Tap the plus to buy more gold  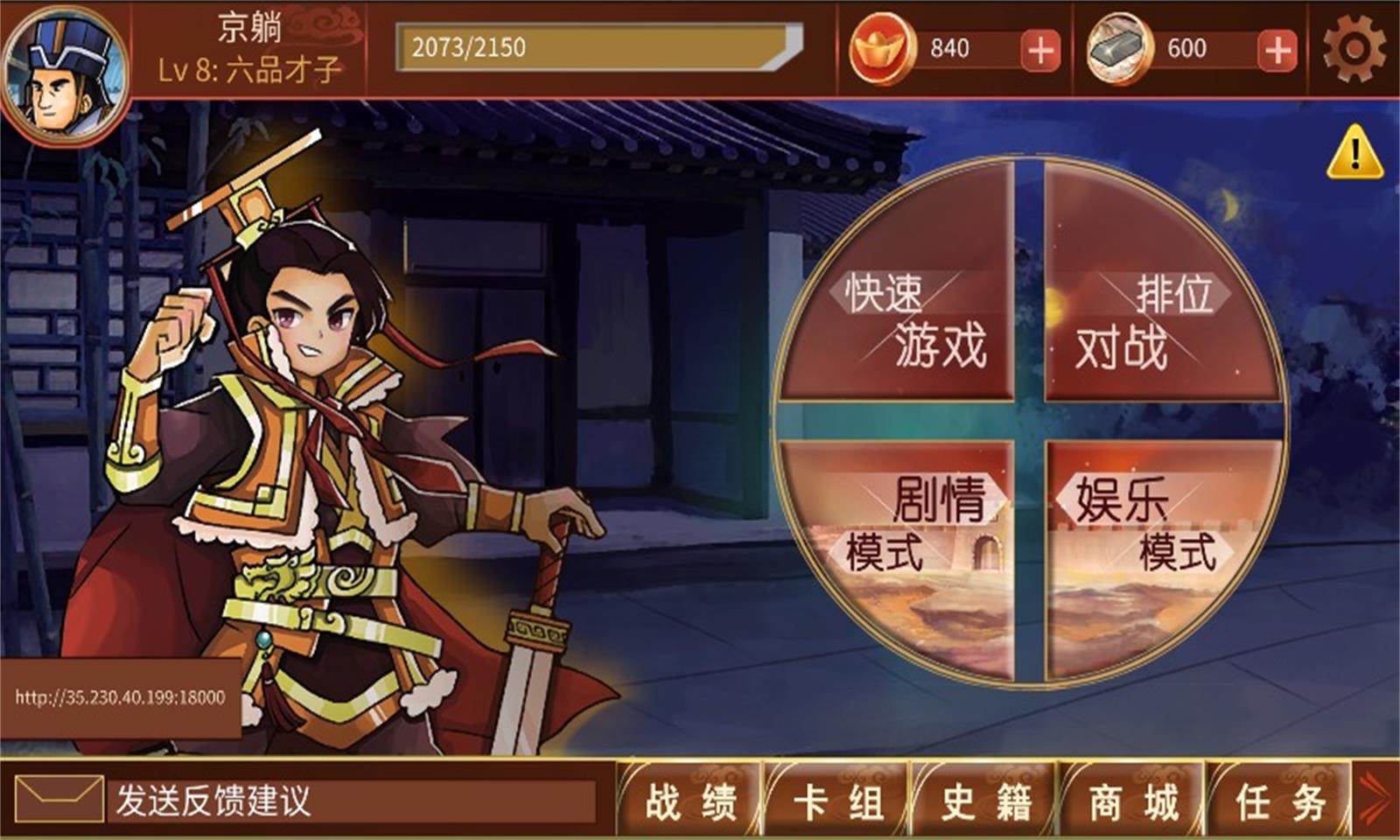[1038, 52]
